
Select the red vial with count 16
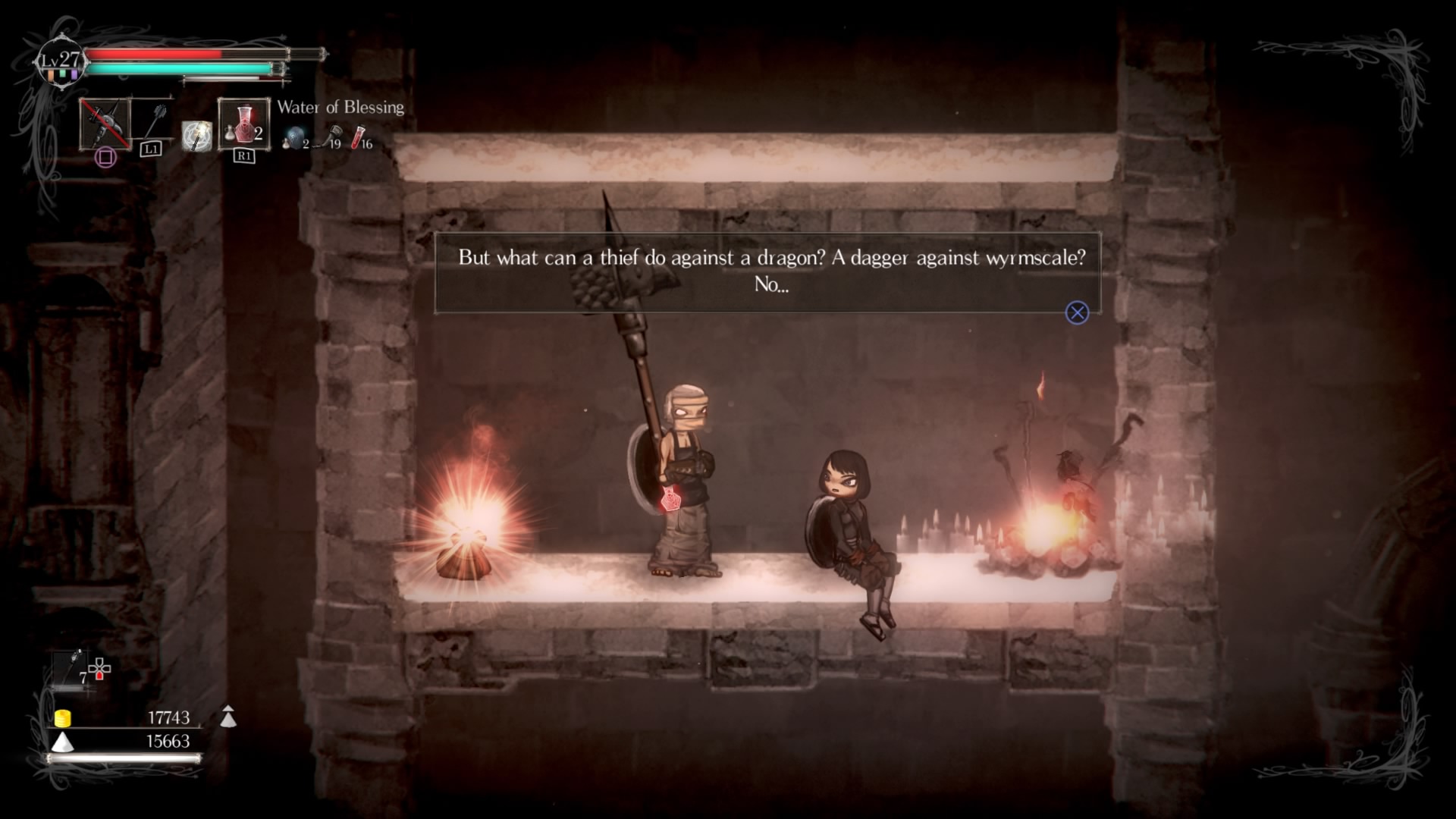(x=359, y=137)
